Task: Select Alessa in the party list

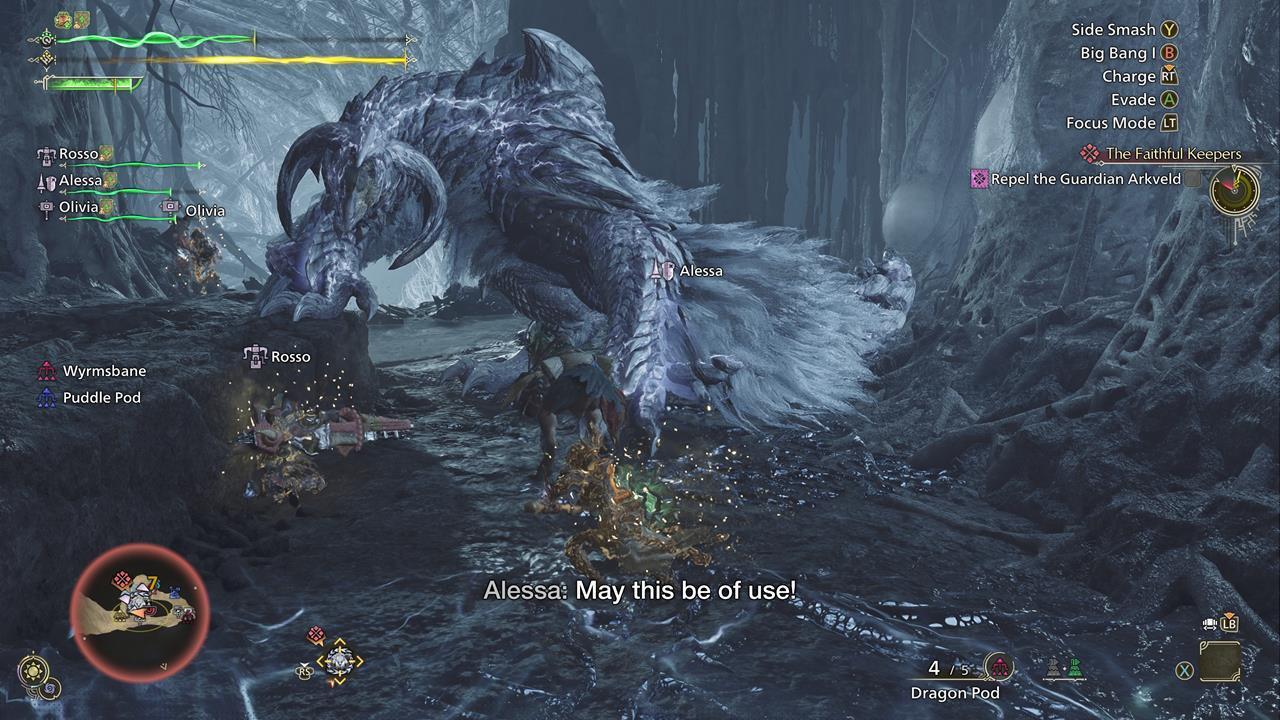Action: pyautogui.click(x=80, y=181)
